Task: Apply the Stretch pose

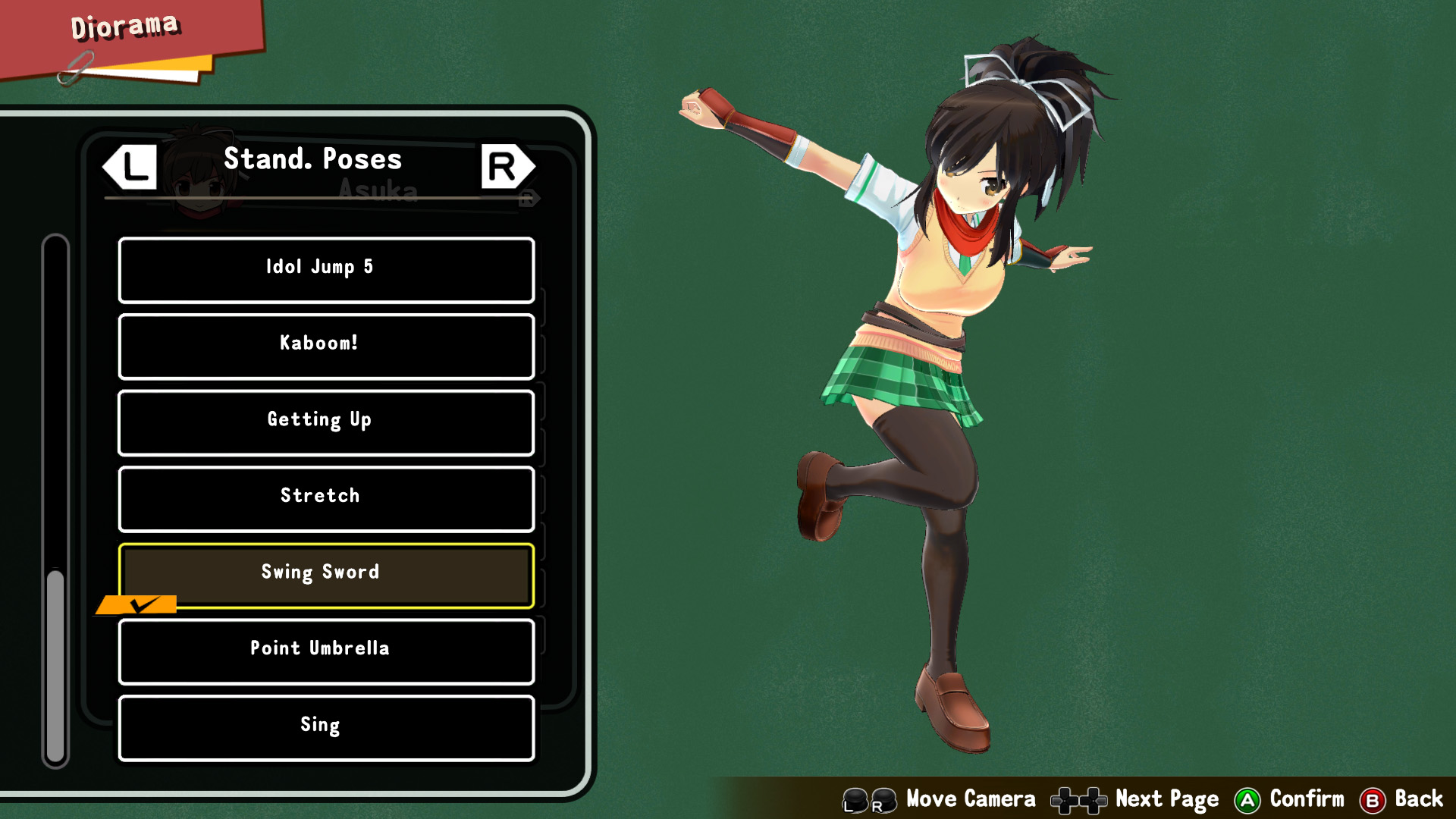Action: (326, 498)
